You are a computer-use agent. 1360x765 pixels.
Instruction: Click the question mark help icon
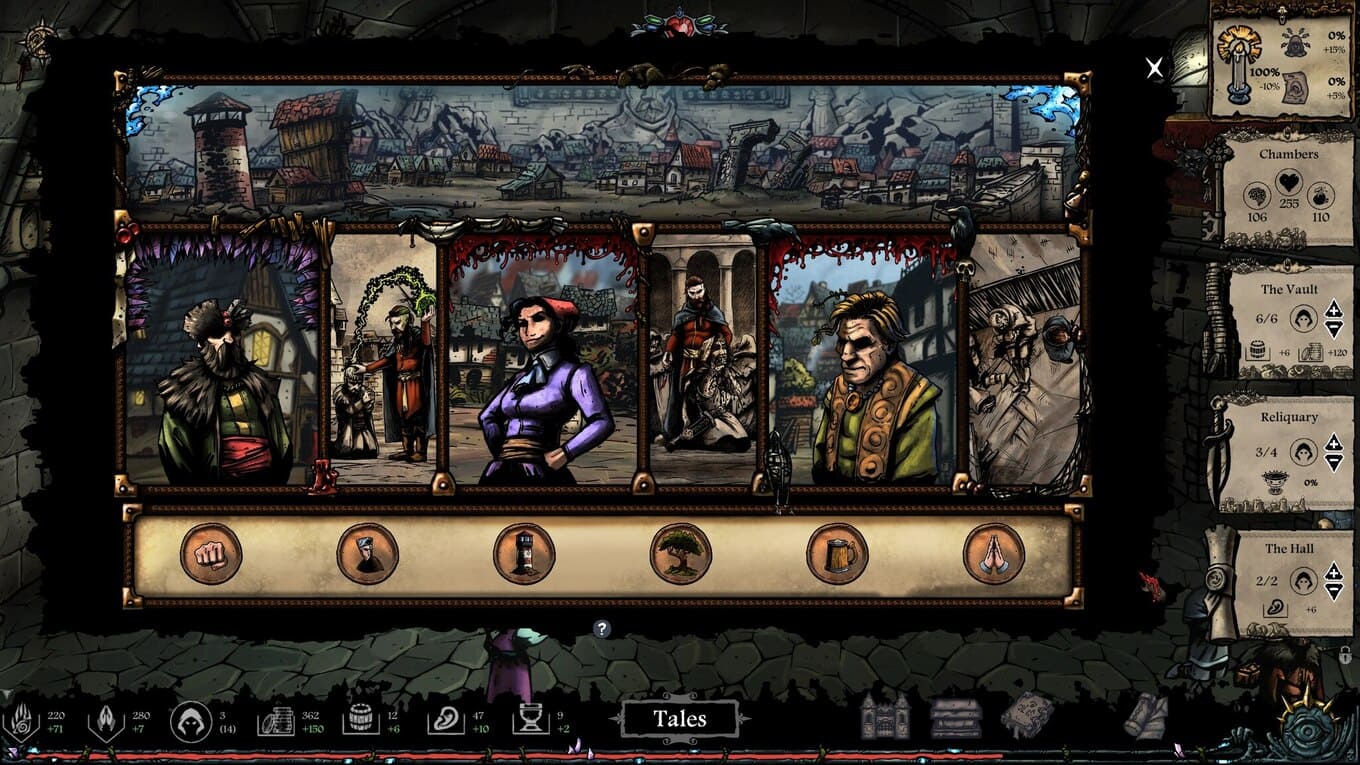[601, 629]
